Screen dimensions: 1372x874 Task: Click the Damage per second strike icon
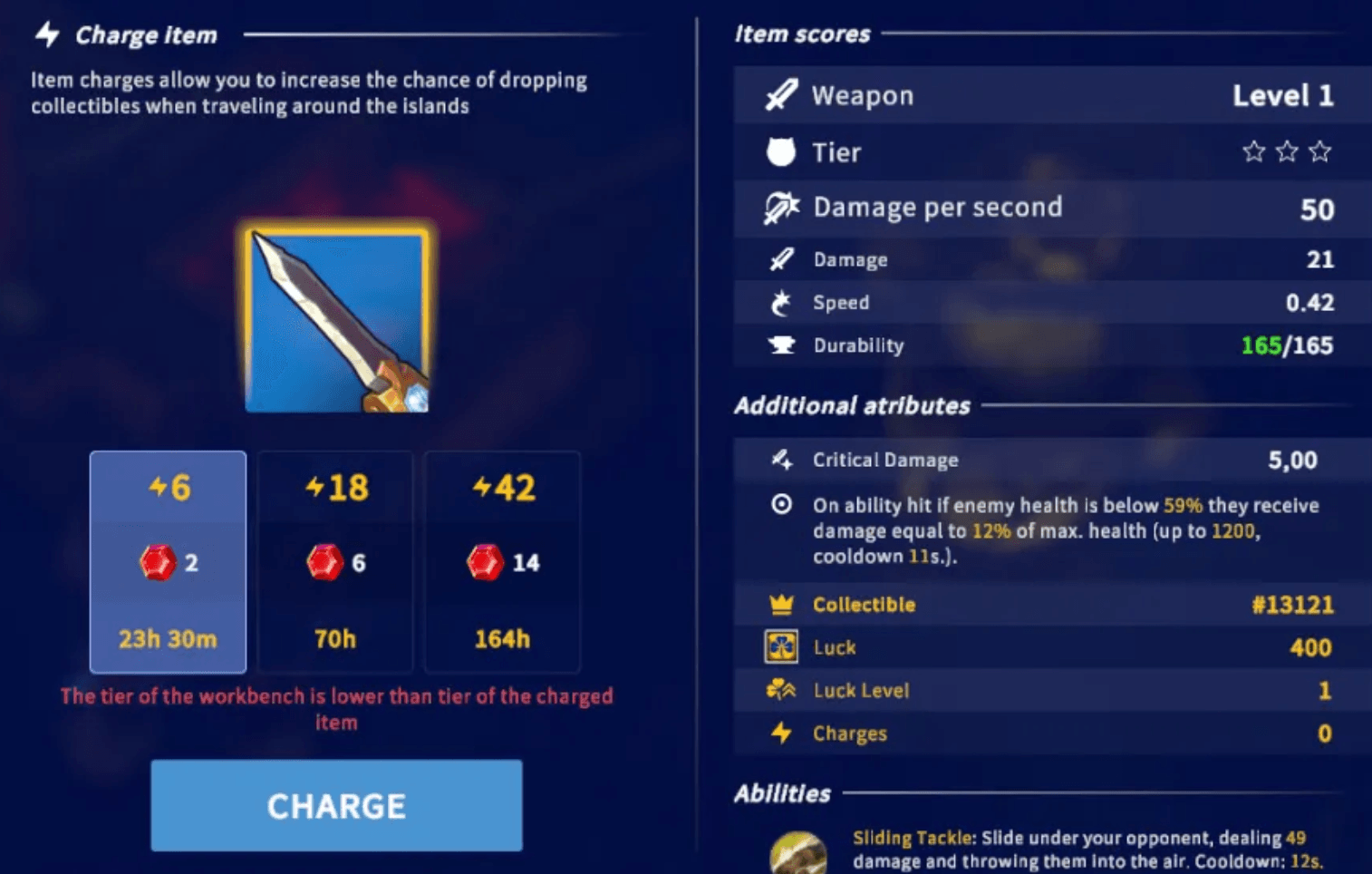781,207
